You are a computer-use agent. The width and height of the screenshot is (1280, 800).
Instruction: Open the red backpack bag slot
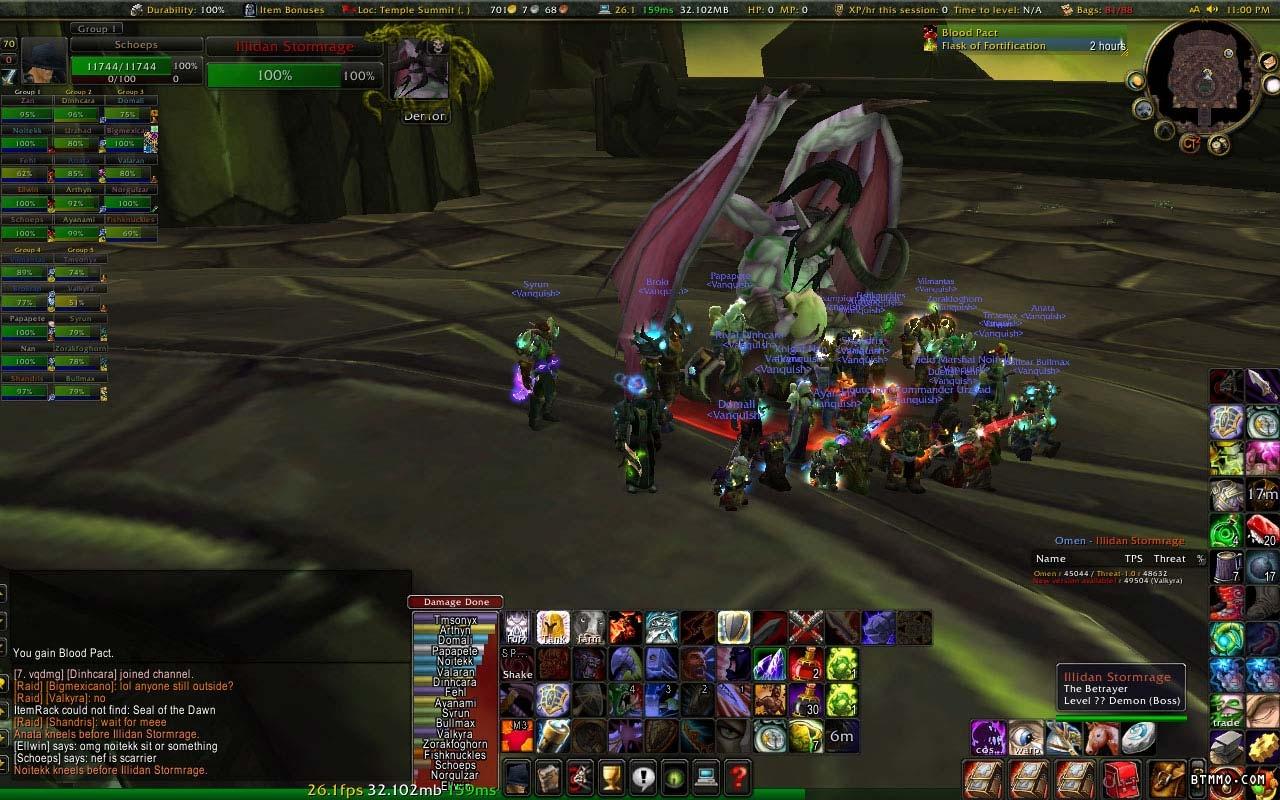pos(1122,778)
